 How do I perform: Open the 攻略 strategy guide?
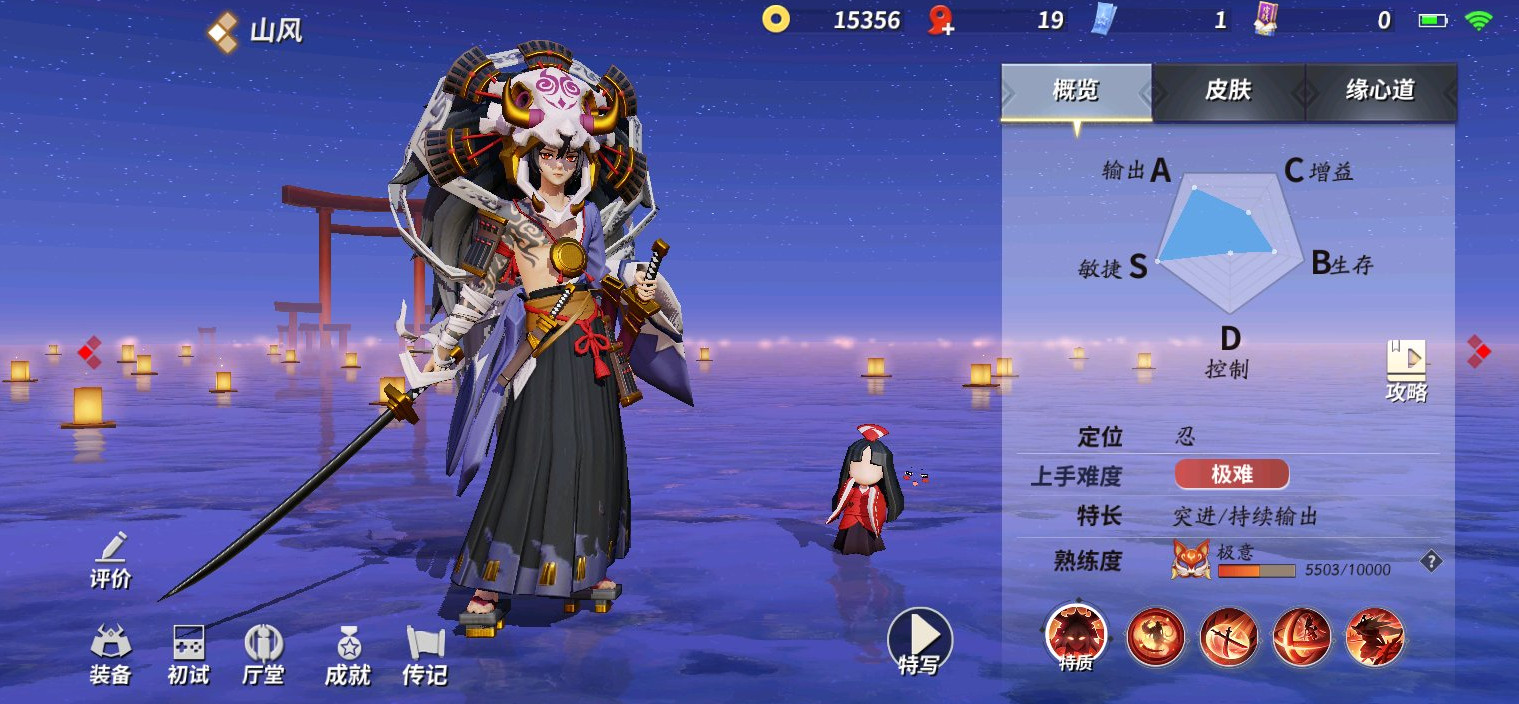point(1406,370)
